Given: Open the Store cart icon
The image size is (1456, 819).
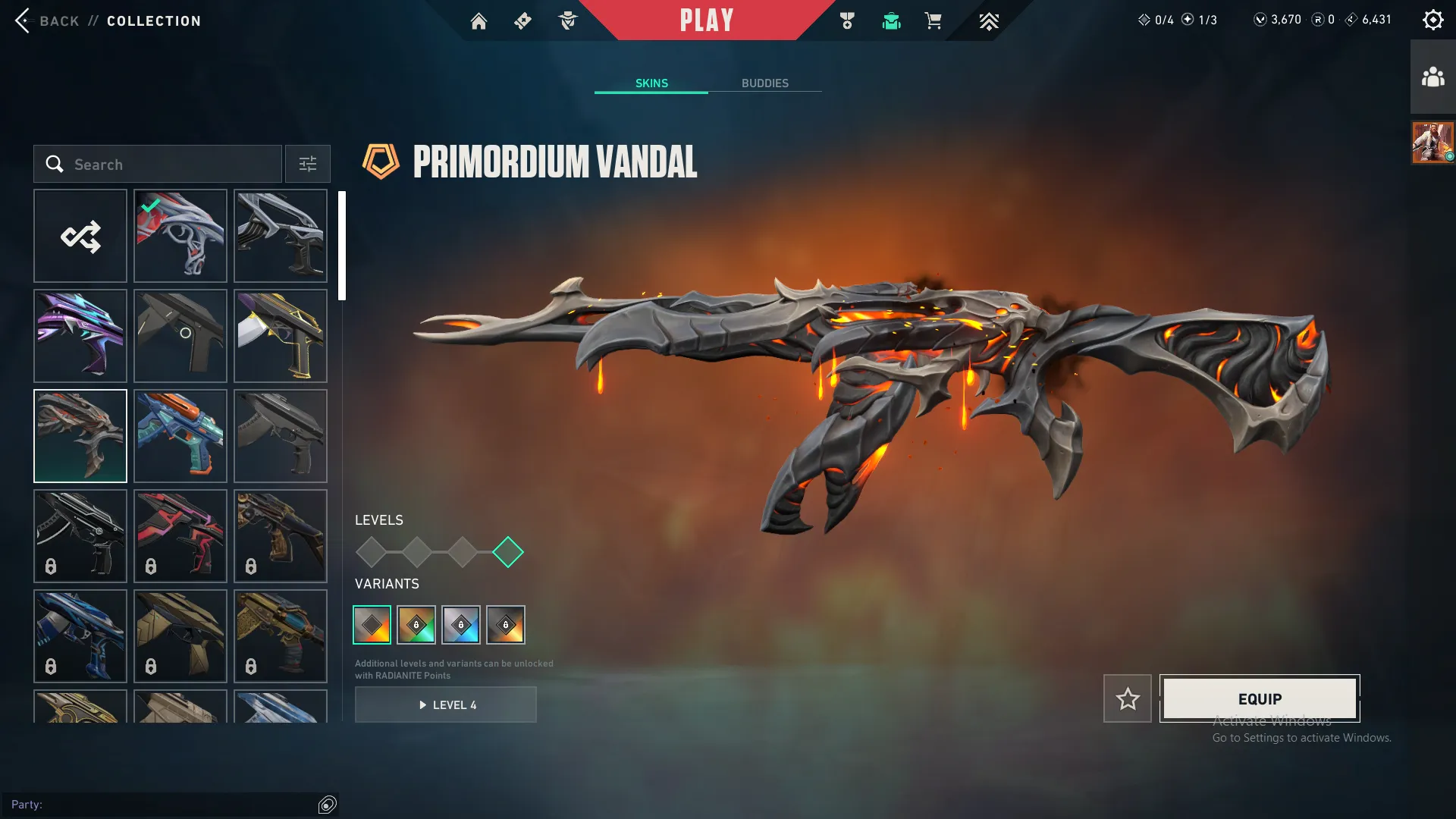Looking at the screenshot, I should 934,21.
